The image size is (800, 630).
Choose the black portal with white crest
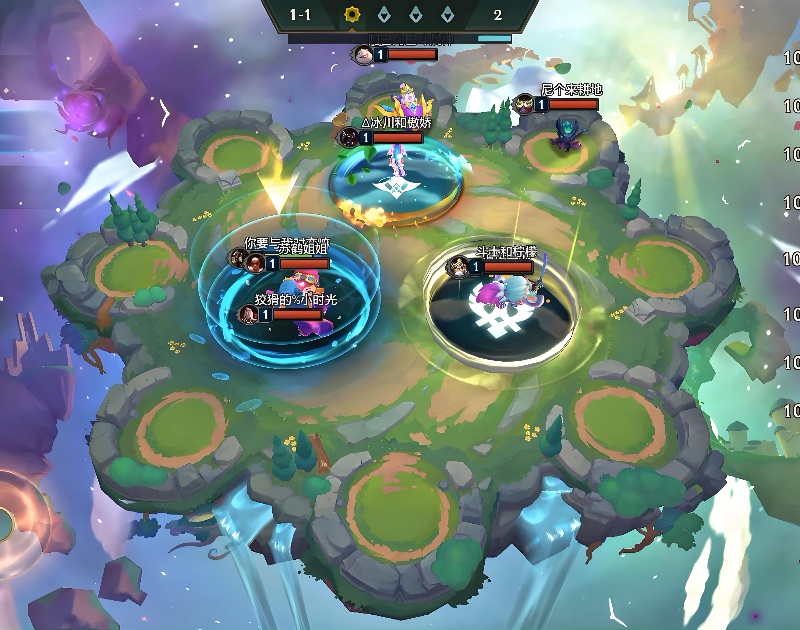[x=492, y=318]
